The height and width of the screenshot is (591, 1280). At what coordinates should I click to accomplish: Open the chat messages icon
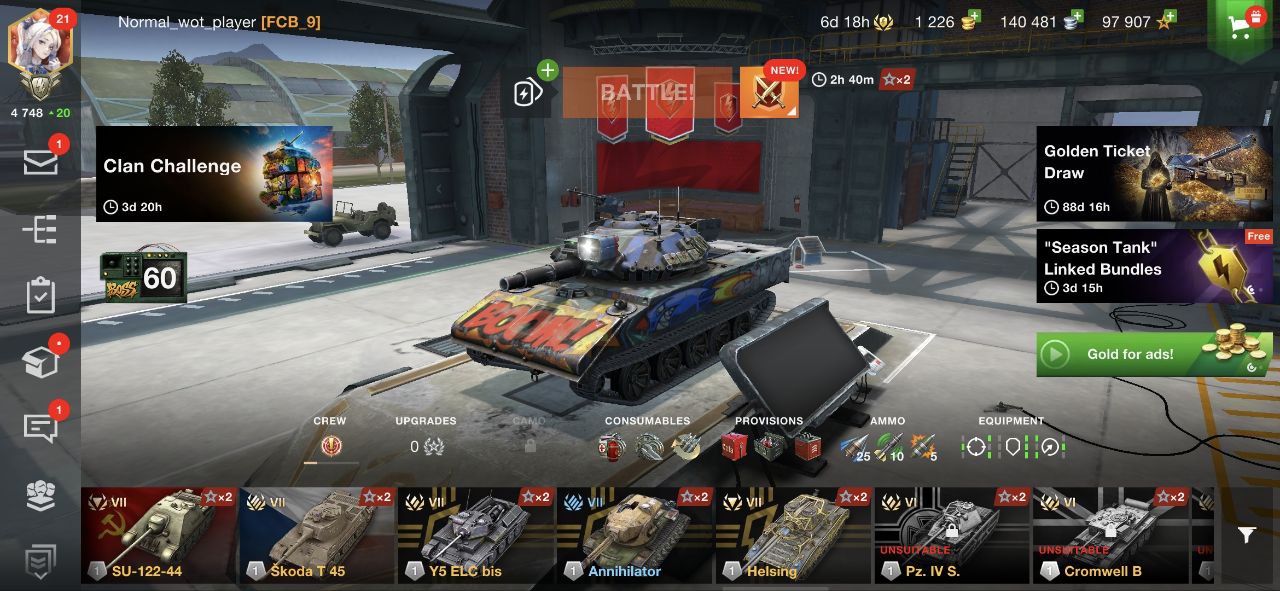[x=40, y=427]
